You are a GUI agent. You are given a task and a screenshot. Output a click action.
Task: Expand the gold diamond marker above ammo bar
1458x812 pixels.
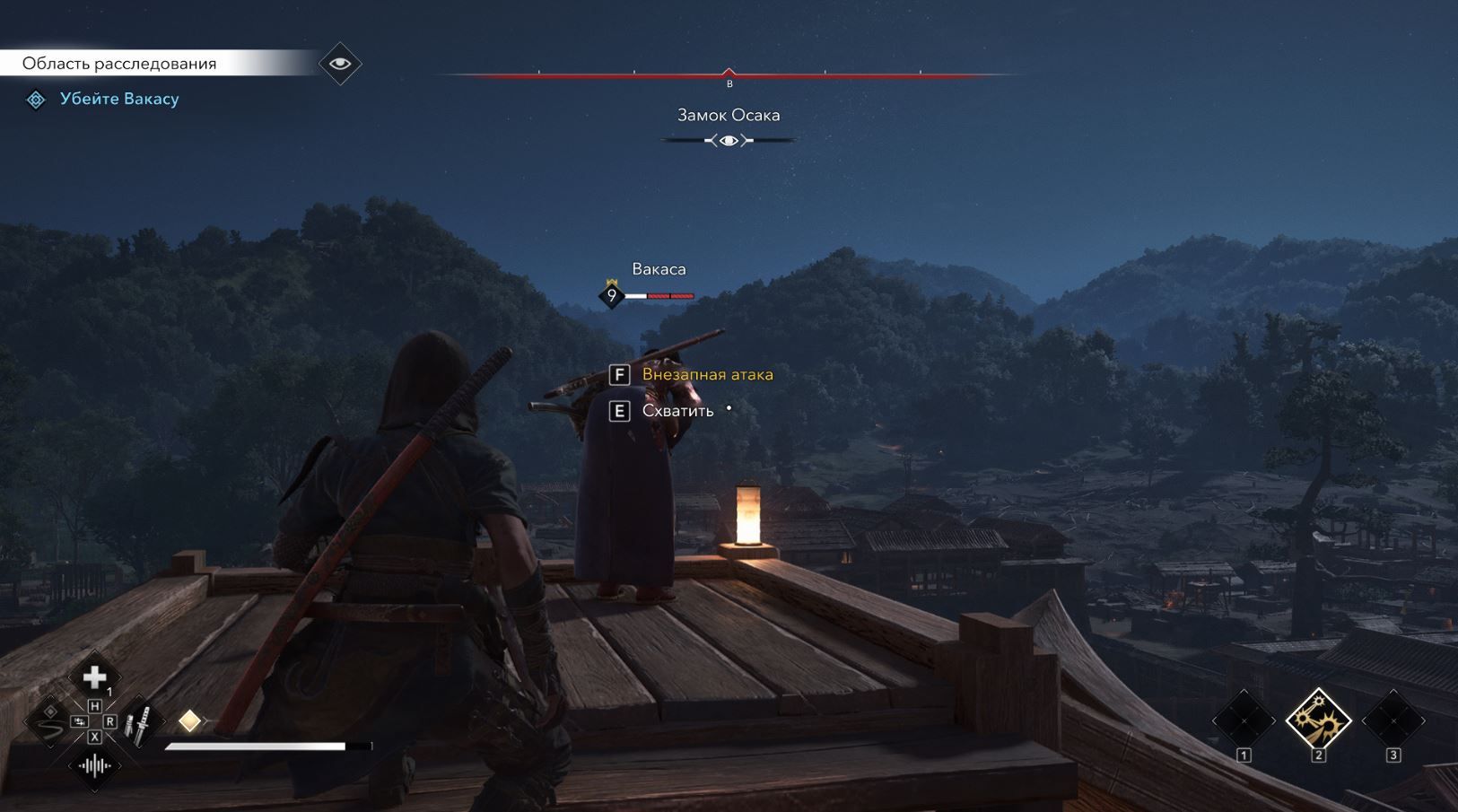pos(190,720)
